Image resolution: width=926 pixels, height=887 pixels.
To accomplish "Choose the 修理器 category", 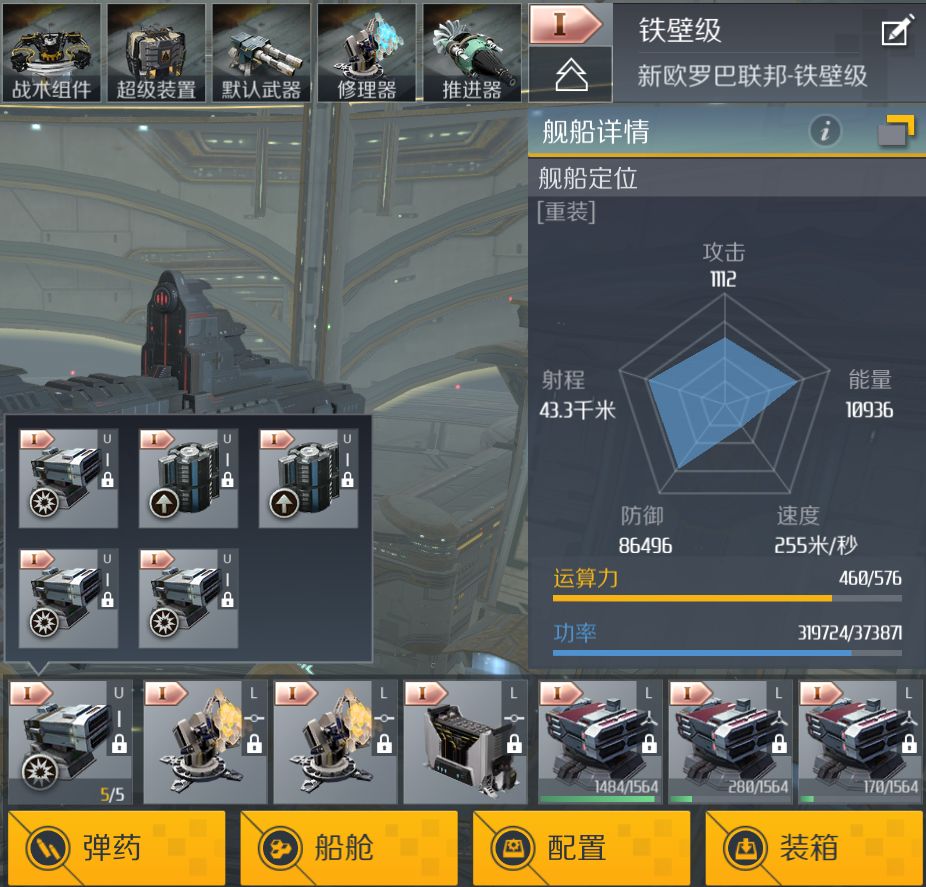I will 366,52.
